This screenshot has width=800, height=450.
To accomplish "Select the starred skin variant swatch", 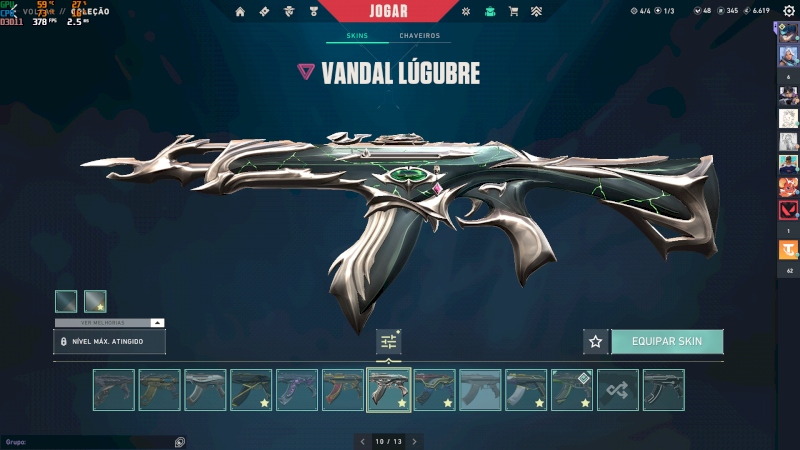I will (95, 301).
